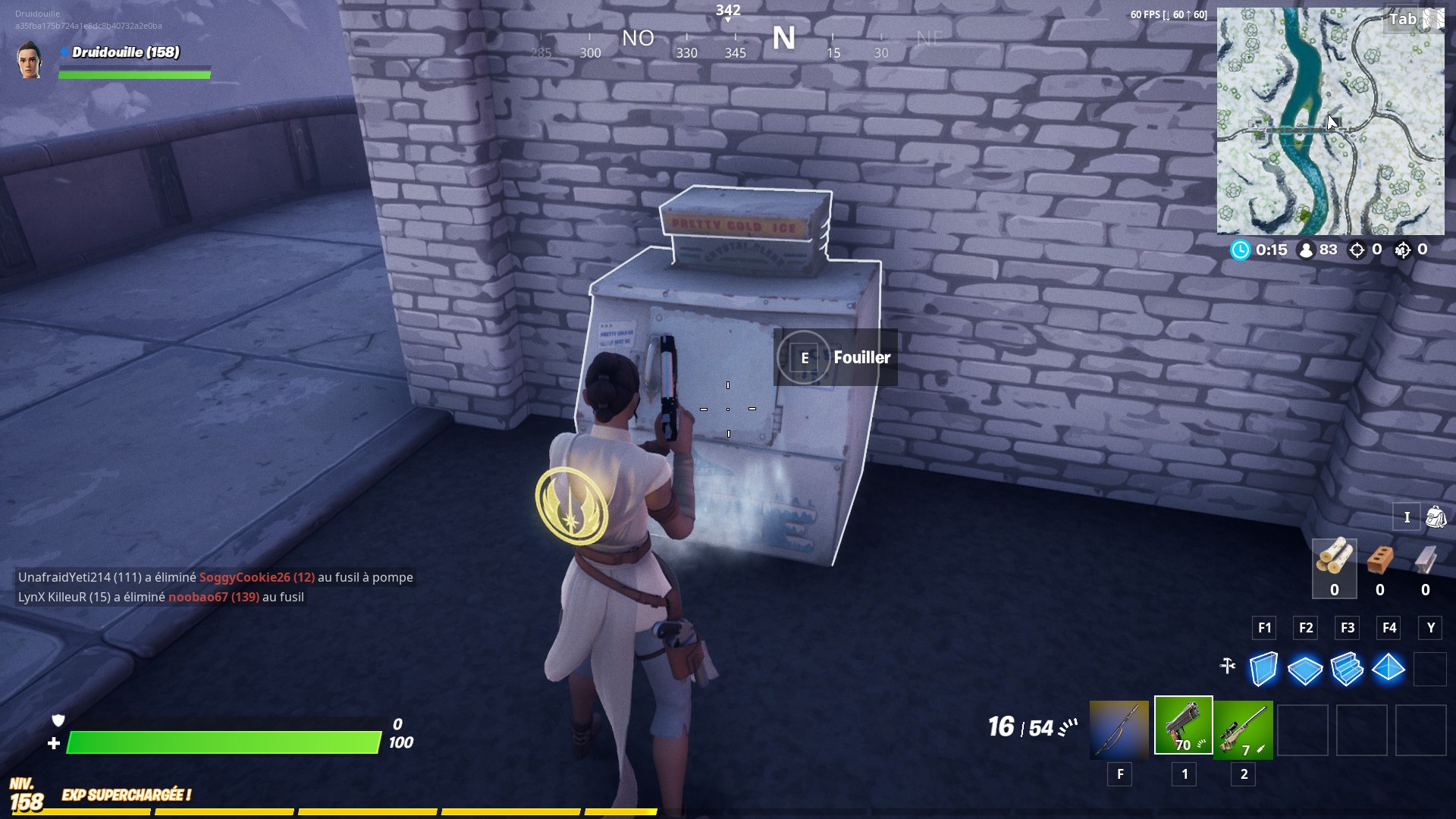Click the storm timer clock icon

coord(1241,249)
